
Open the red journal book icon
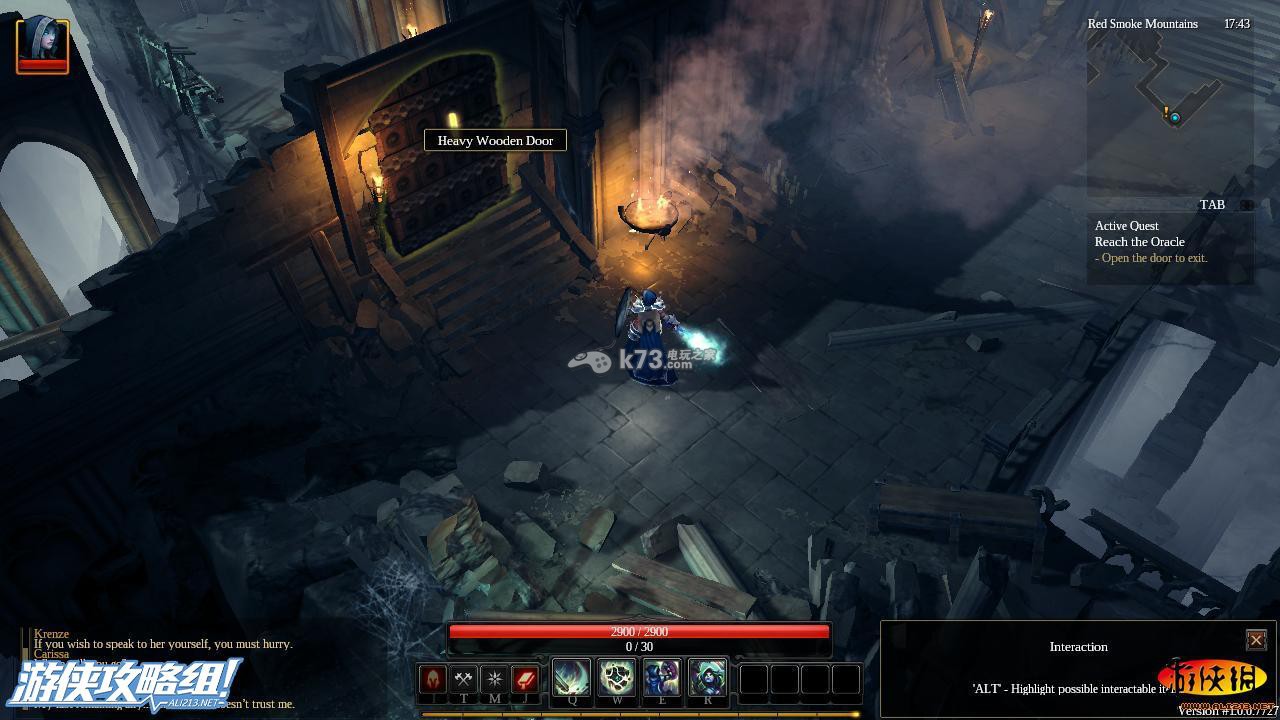click(x=525, y=680)
